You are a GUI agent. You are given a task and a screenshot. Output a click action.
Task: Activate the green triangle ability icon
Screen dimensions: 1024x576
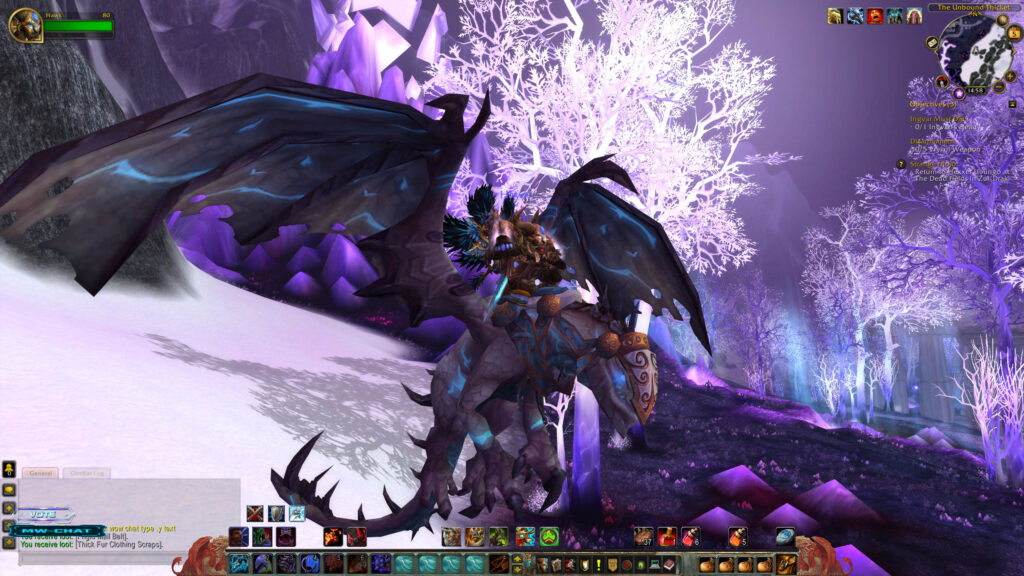click(x=549, y=537)
